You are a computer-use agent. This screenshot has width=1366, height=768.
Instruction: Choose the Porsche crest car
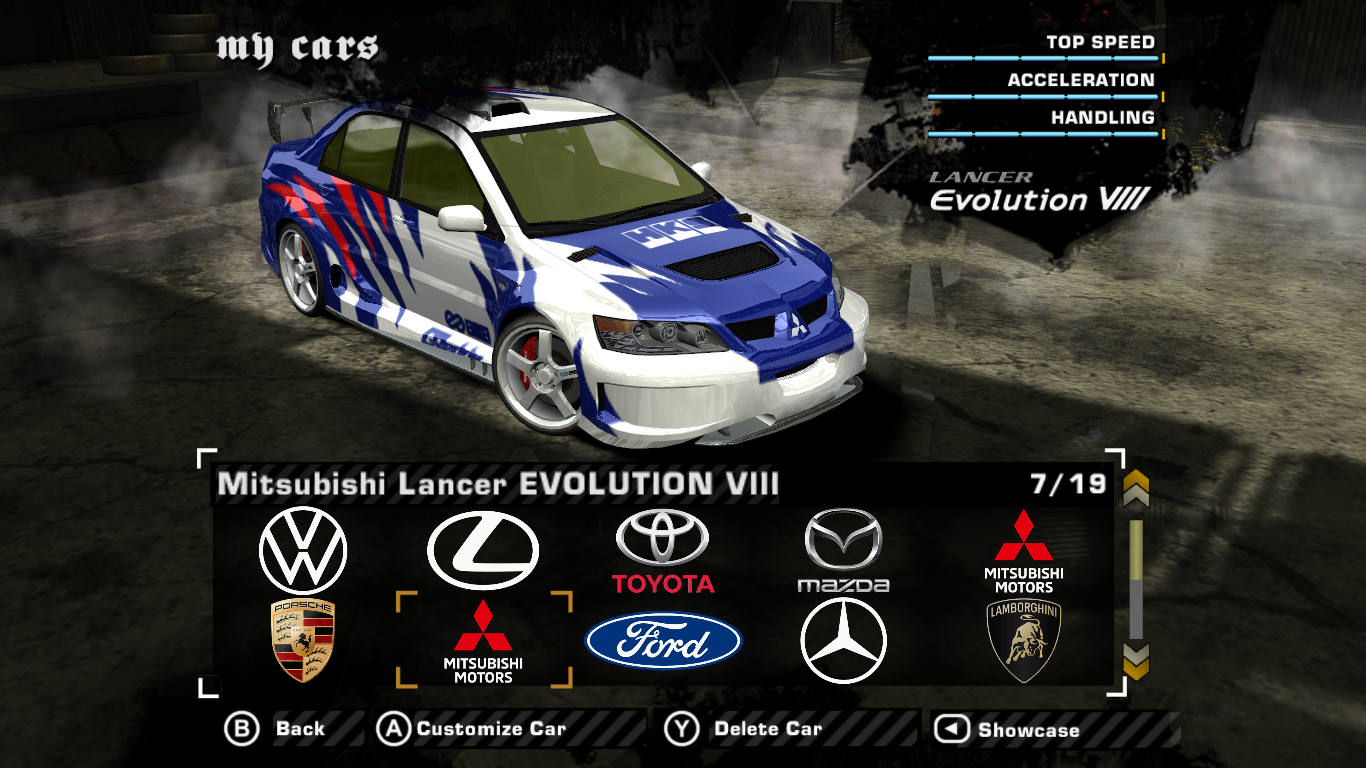pos(303,641)
